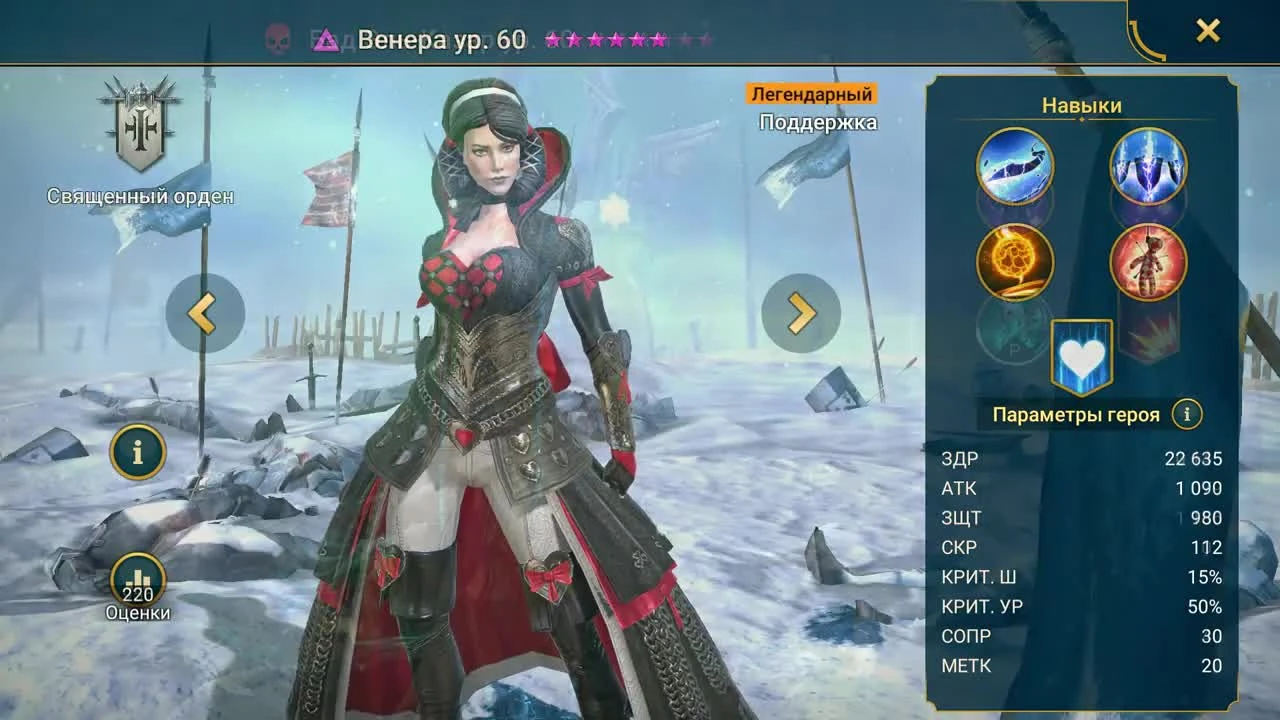Open the champion info button on the left
Image resolution: width=1280 pixels, height=720 pixels.
pos(138,452)
